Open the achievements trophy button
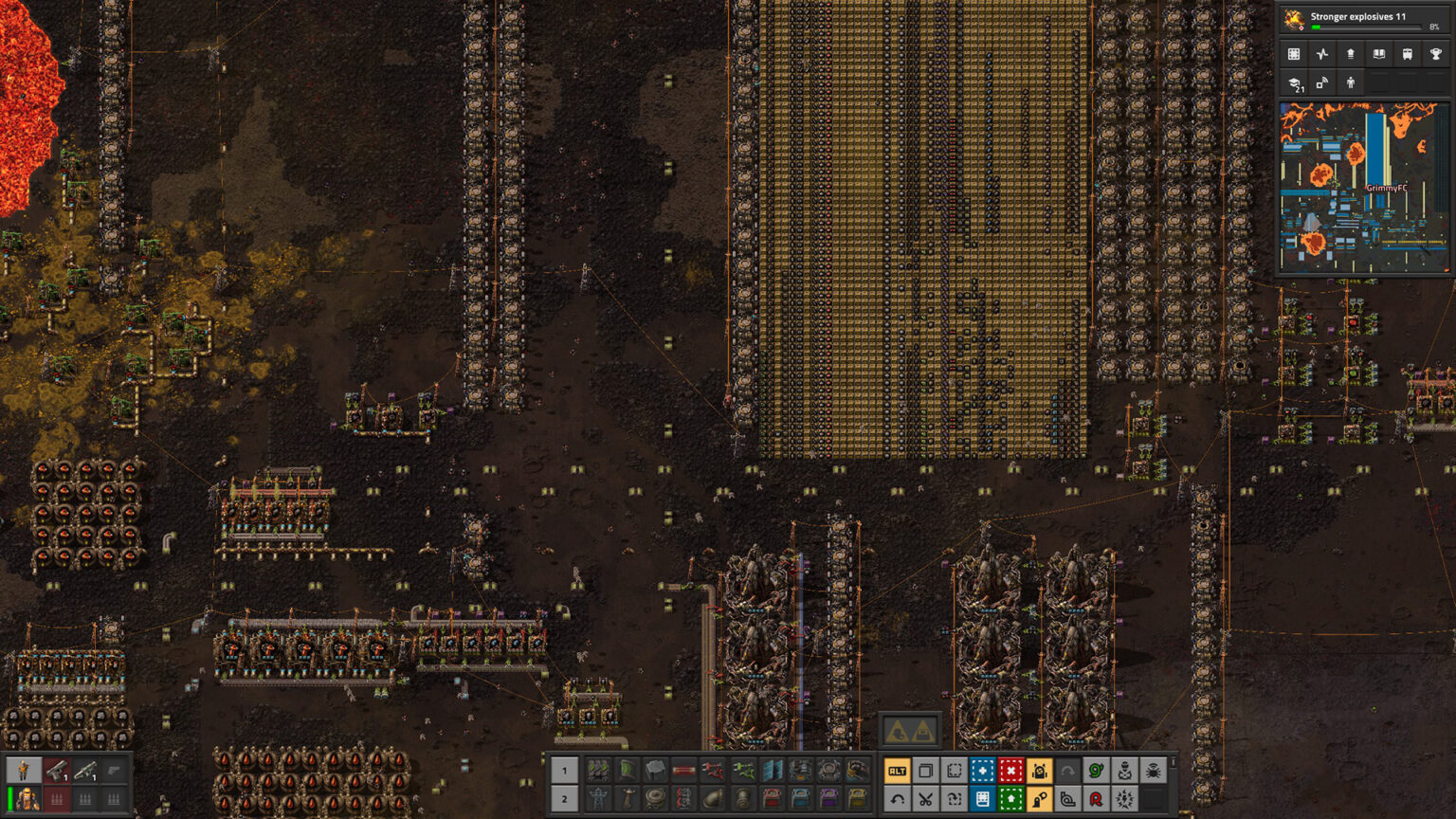1456x819 pixels. point(1436,54)
